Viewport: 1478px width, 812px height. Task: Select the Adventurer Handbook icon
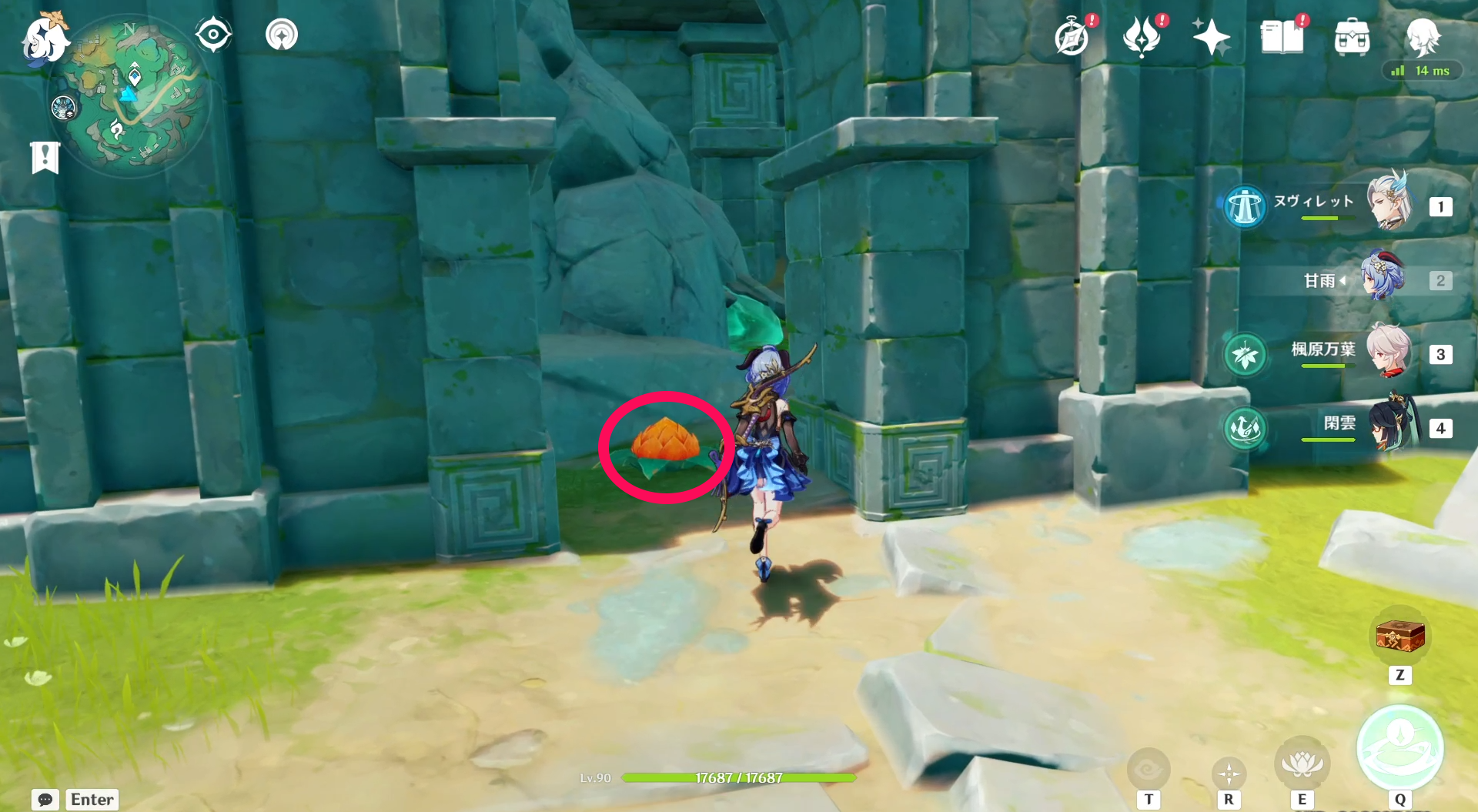1072,35
